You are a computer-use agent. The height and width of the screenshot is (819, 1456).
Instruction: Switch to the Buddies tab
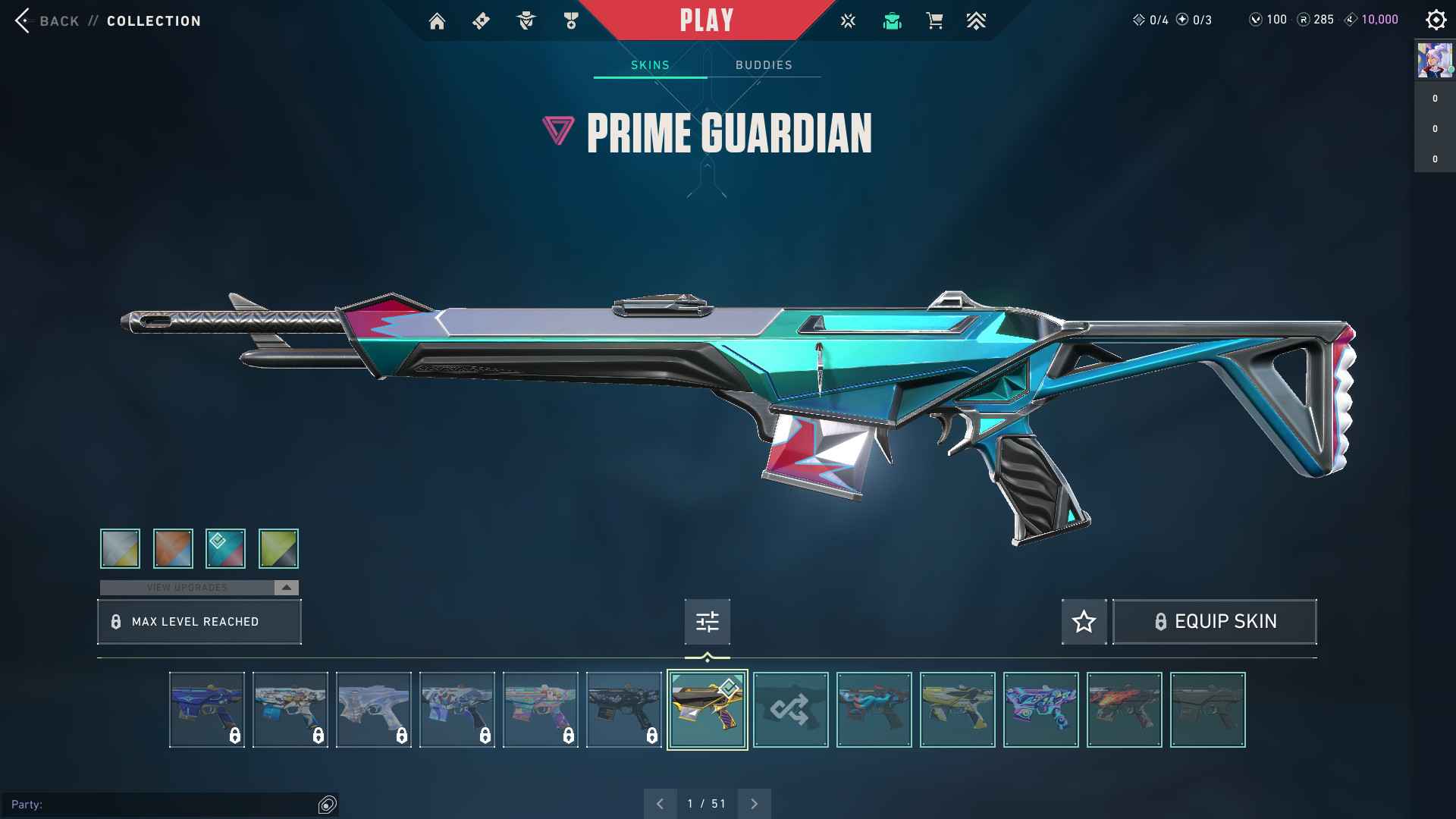[x=764, y=65]
